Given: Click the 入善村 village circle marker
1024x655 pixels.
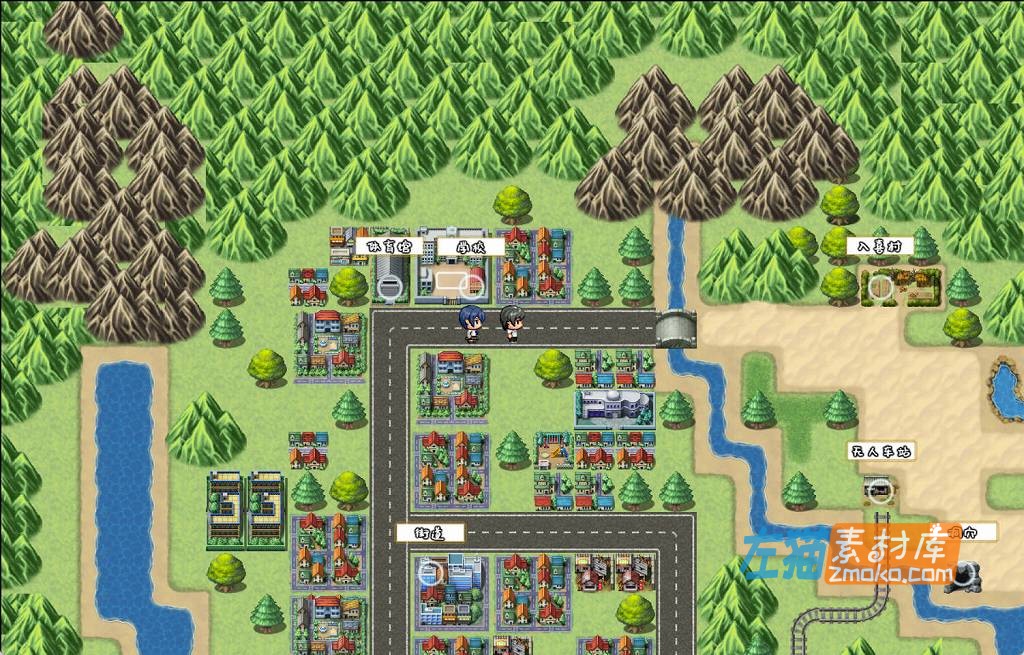Looking at the screenshot, I should [880, 288].
